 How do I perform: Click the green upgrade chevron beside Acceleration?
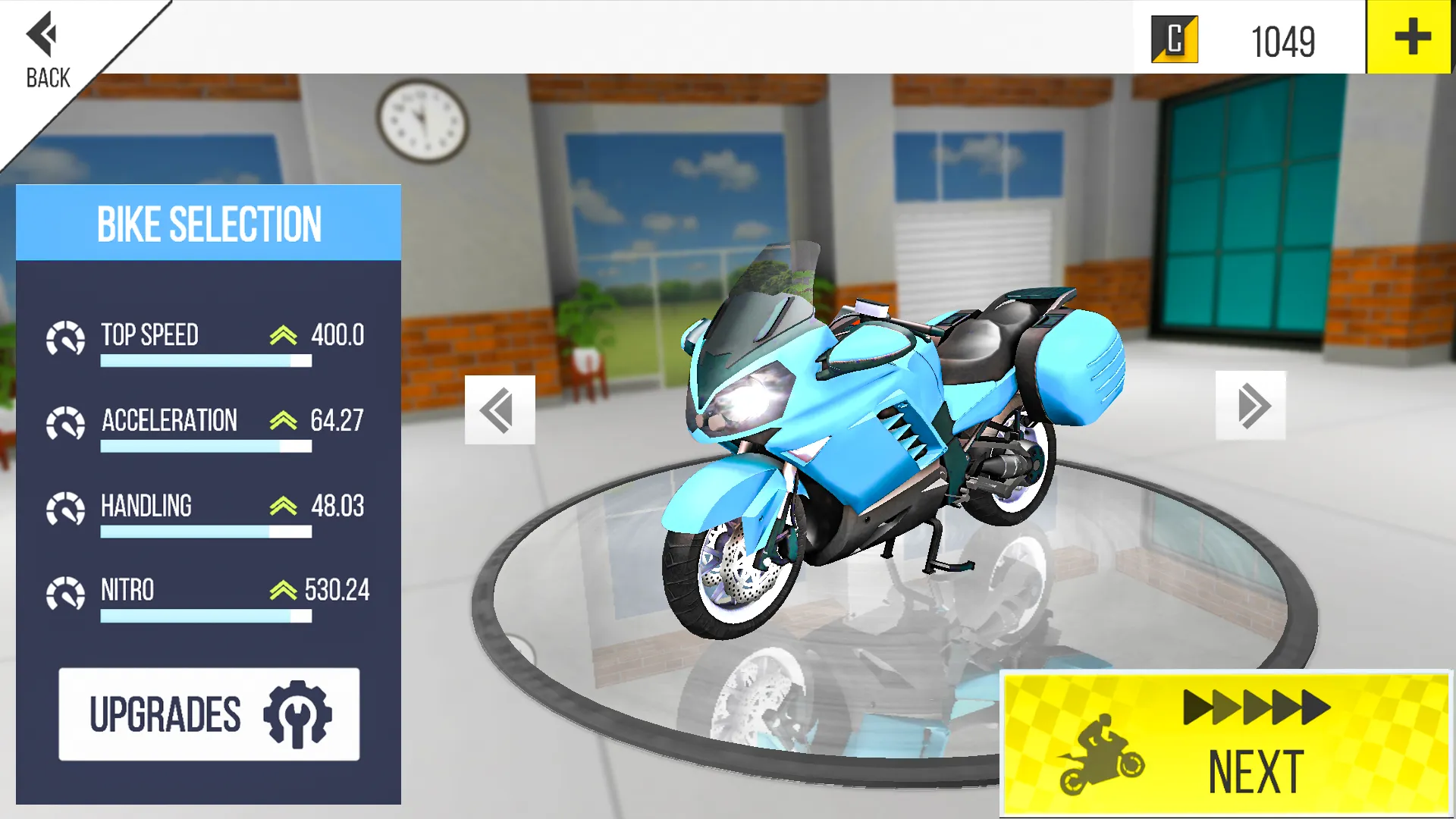coord(283,419)
